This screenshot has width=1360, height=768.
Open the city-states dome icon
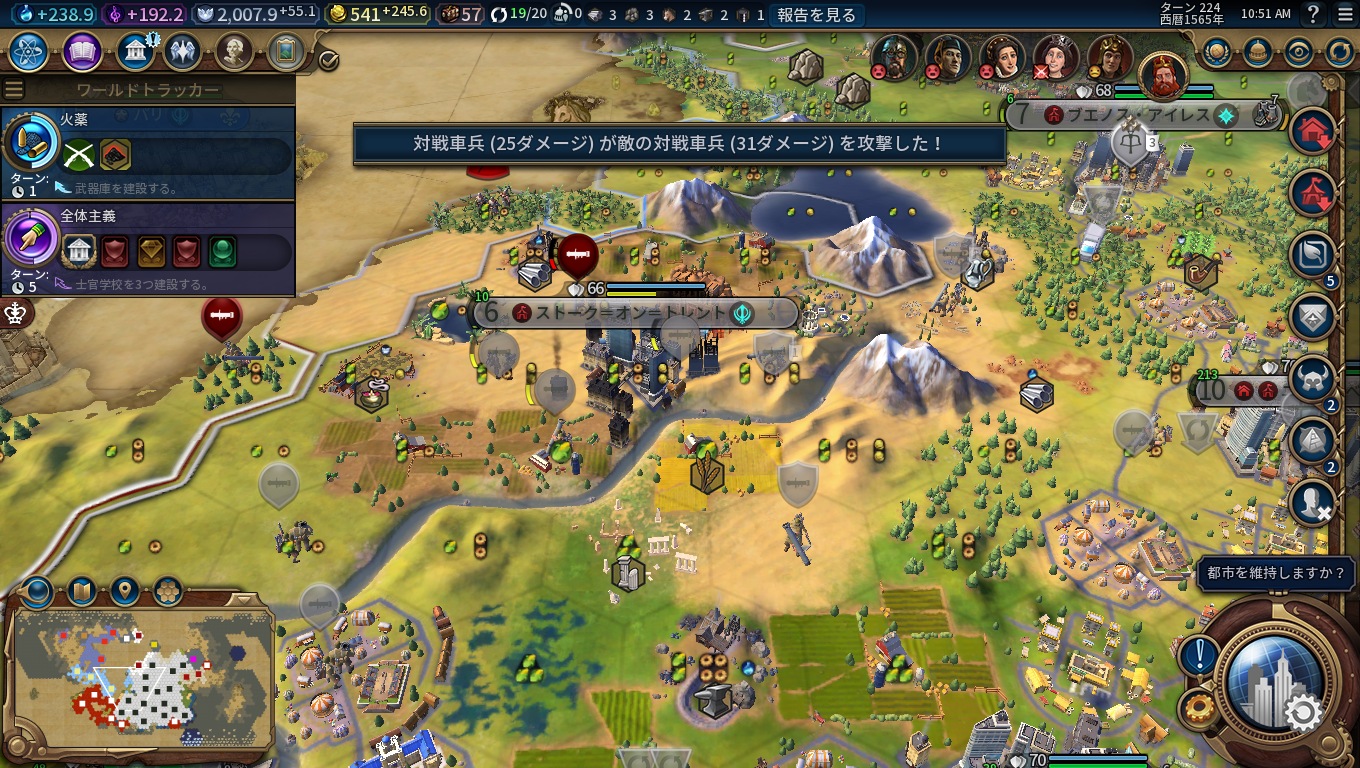(x=1258, y=51)
